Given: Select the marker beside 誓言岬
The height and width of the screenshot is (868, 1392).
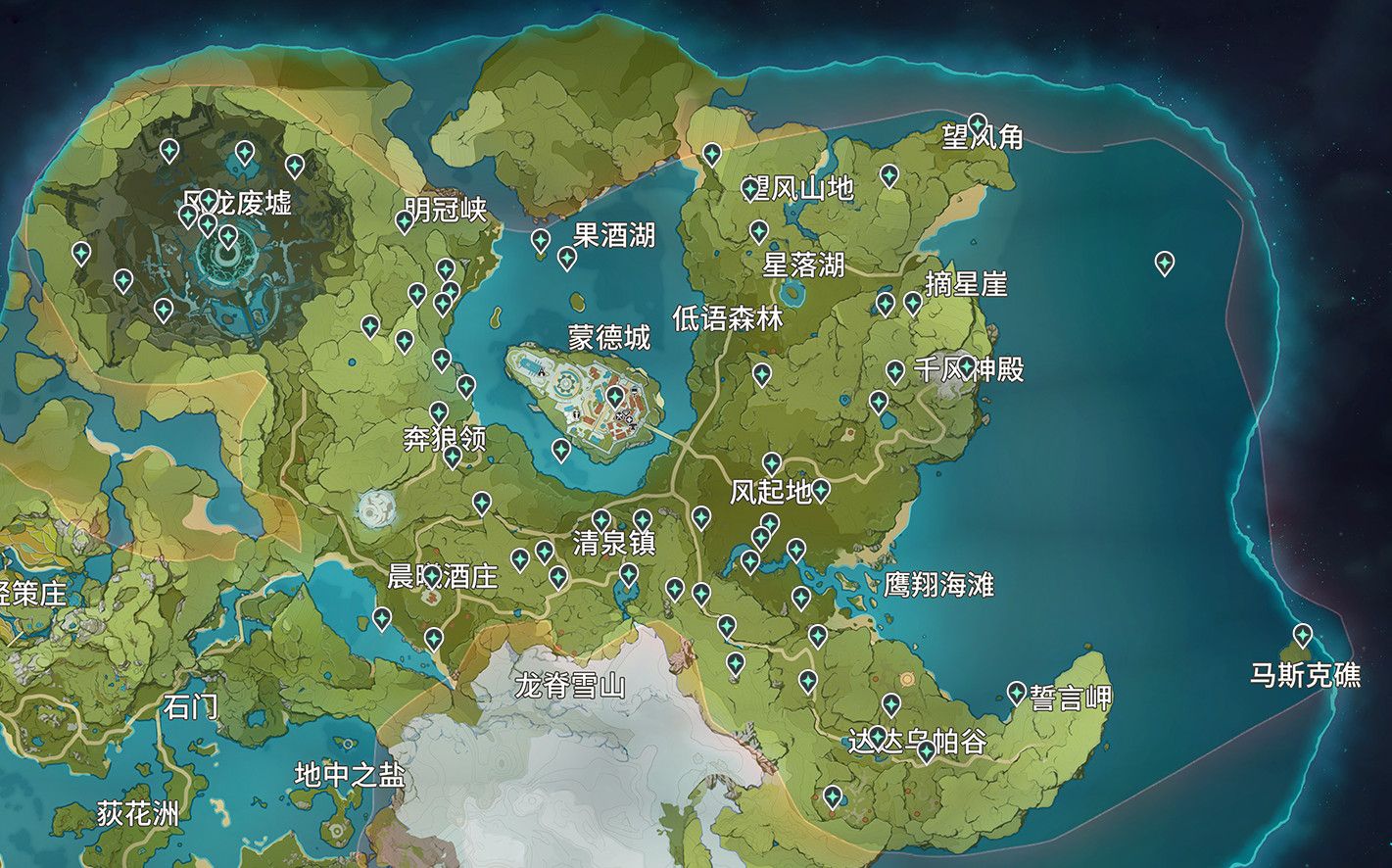Looking at the screenshot, I should click(x=1016, y=691).
